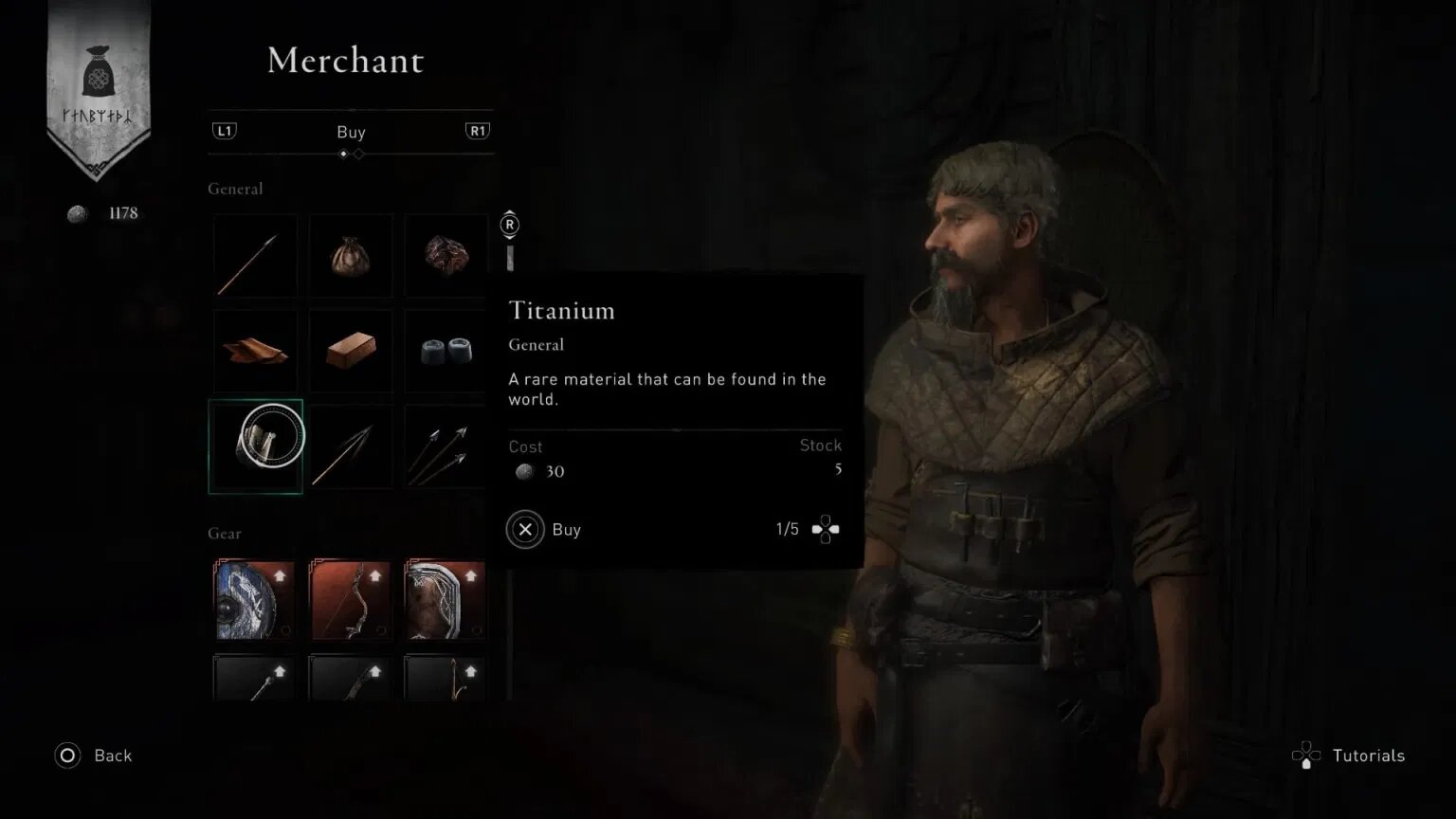
Task: Pick the three-arrow bundle slot
Action: pos(446,446)
